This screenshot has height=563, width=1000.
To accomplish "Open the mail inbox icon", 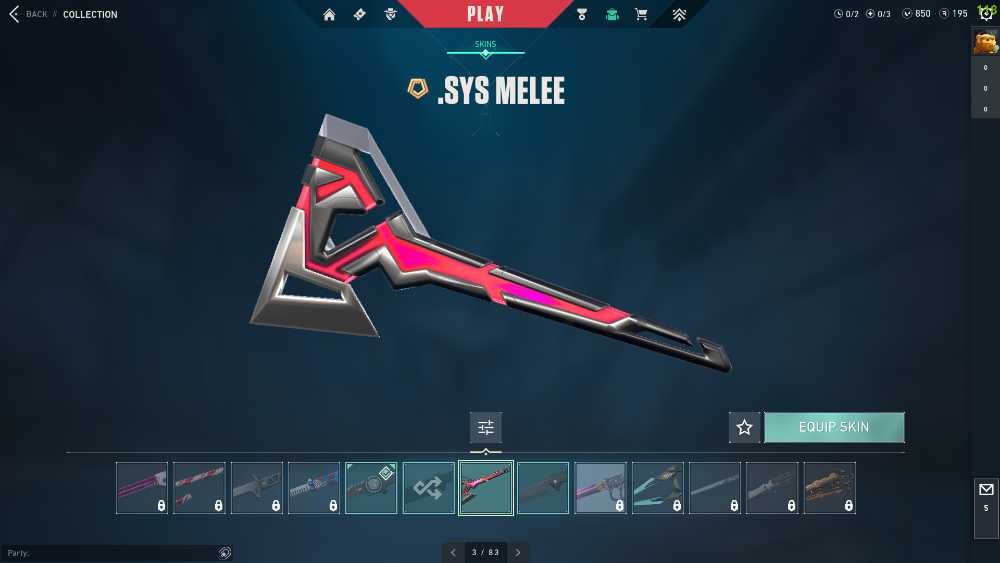I will (985, 490).
